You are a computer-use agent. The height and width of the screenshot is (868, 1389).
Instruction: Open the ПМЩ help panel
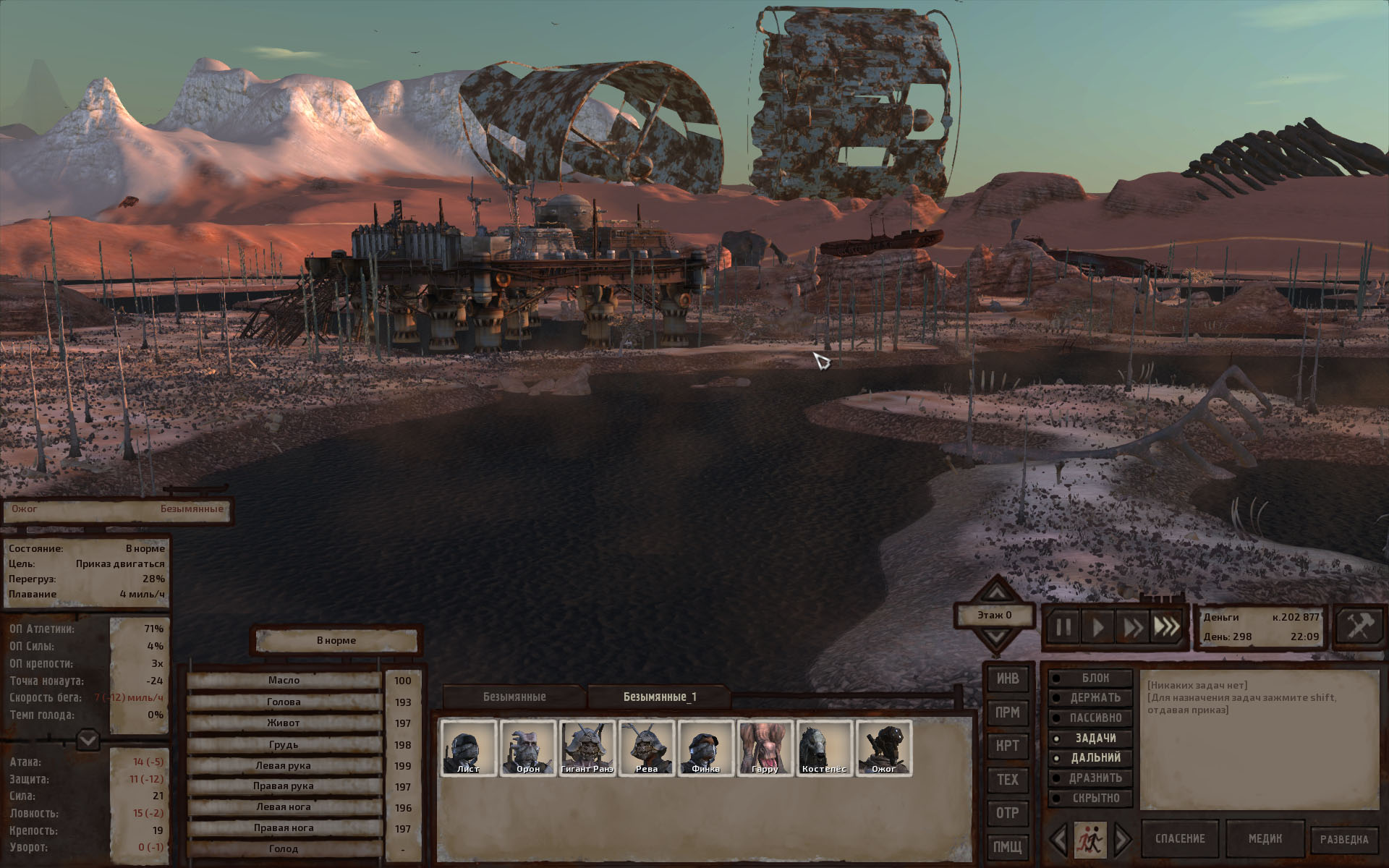pyautogui.click(x=1007, y=846)
